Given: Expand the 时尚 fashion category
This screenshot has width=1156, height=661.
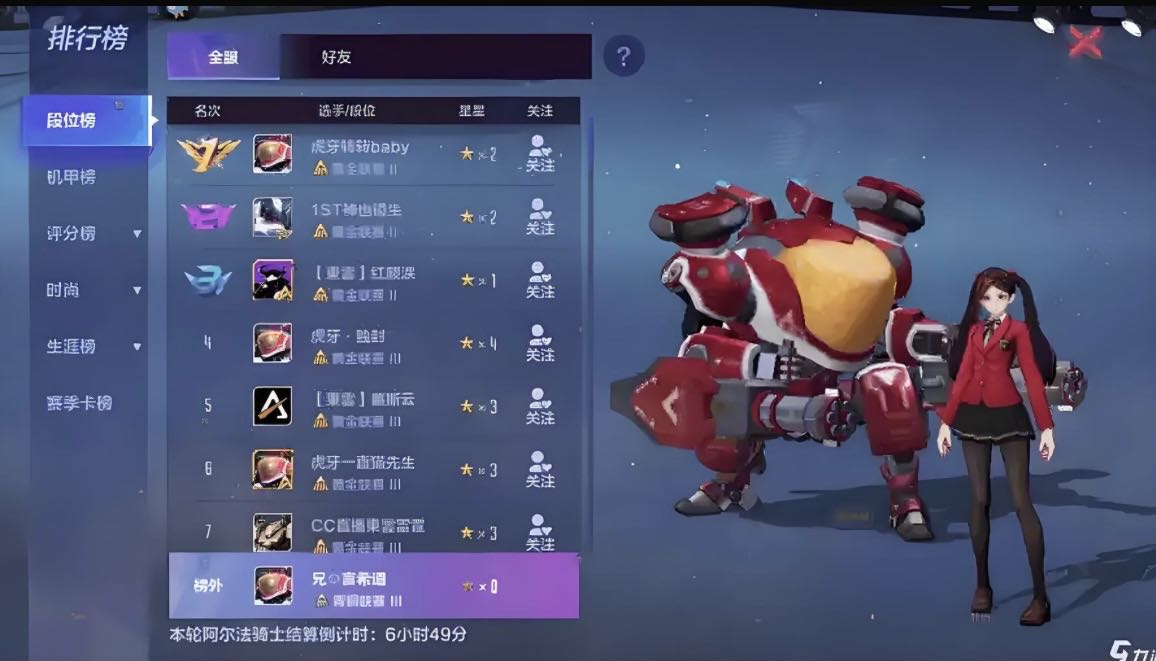Looking at the screenshot, I should point(93,290).
